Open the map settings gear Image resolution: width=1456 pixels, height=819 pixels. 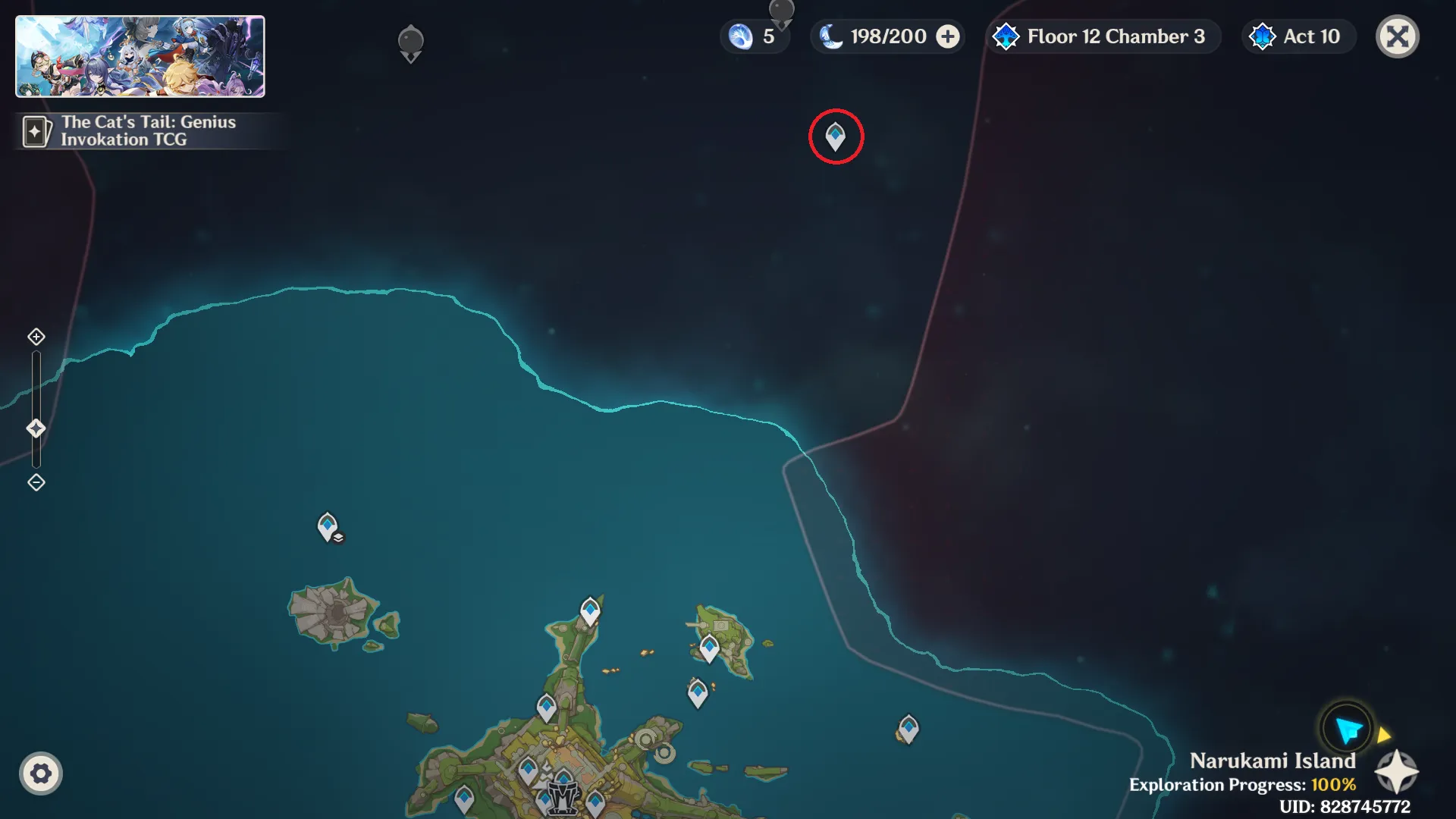pos(41,773)
